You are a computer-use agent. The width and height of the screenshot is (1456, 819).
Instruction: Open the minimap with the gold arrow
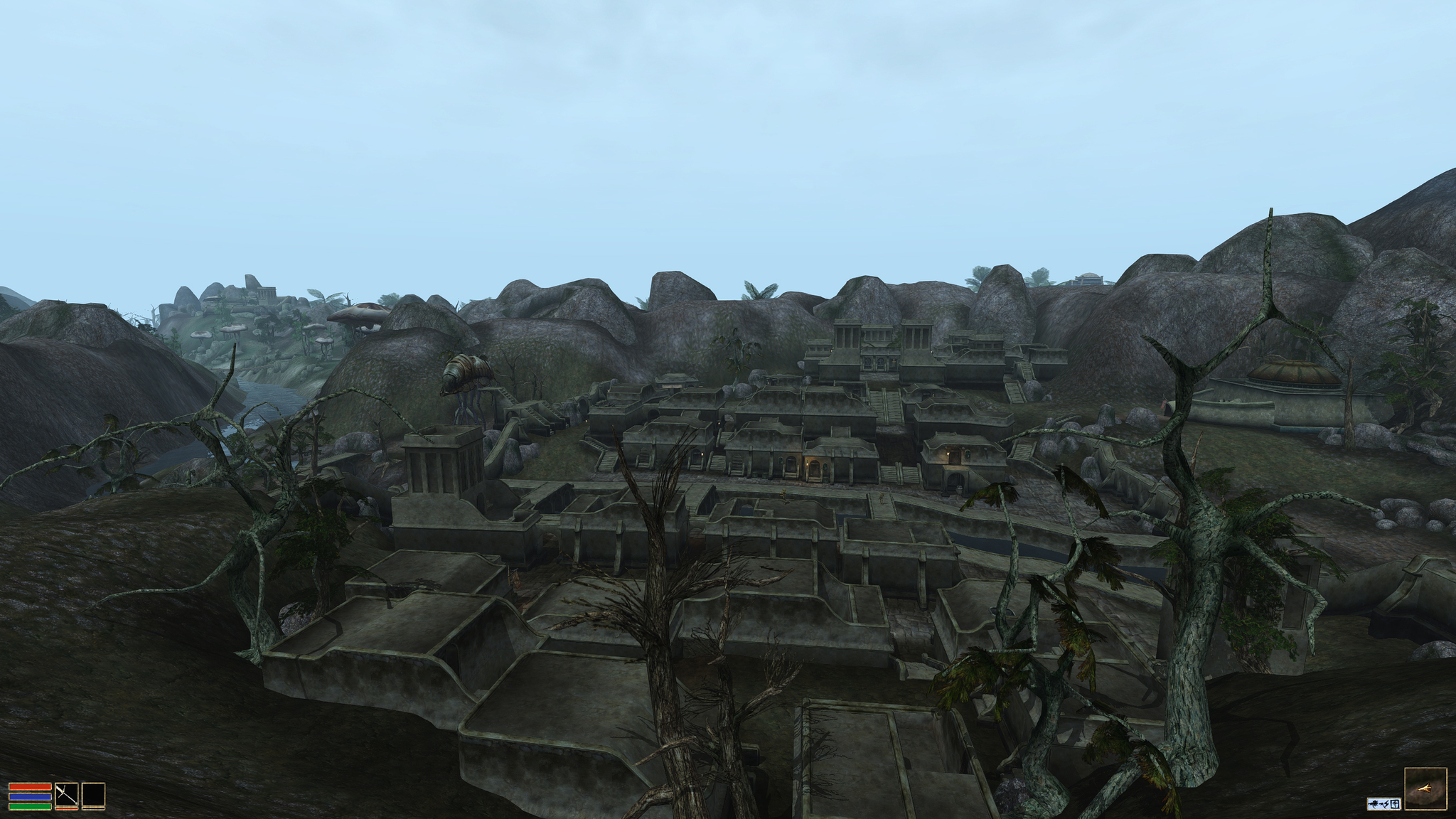pyautogui.click(x=1425, y=788)
